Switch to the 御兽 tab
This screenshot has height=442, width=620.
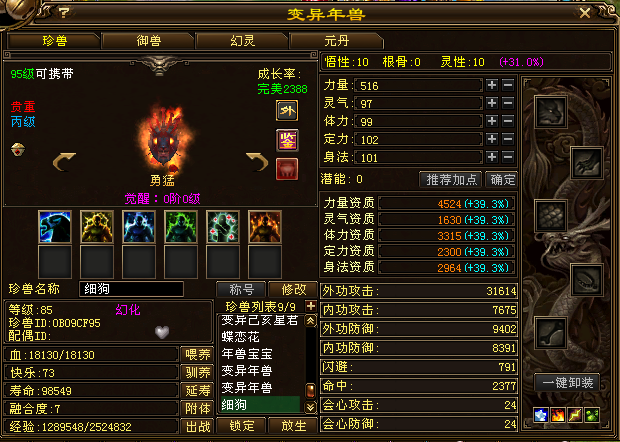coord(150,41)
